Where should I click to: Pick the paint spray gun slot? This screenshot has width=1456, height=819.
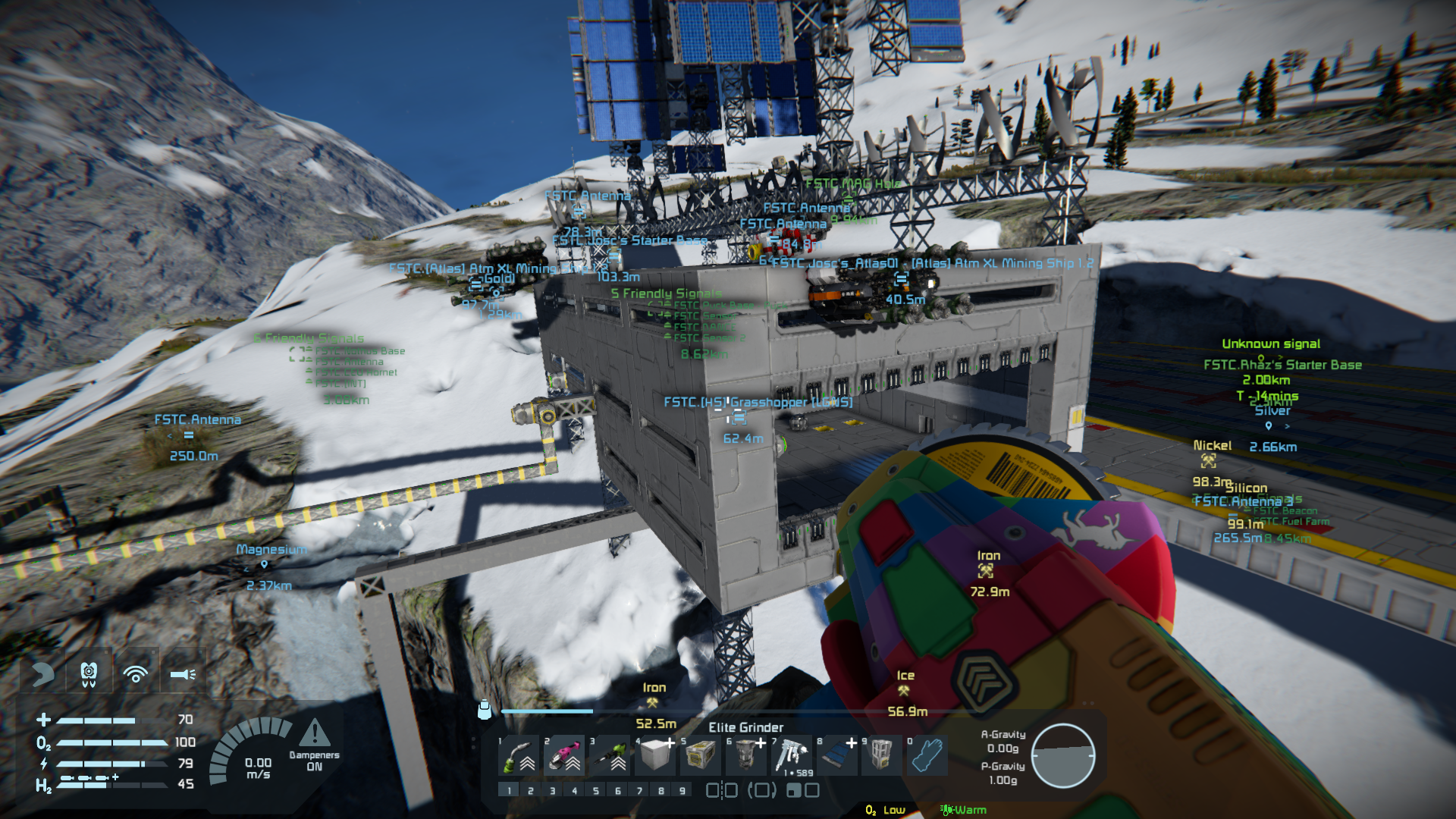[x=791, y=755]
